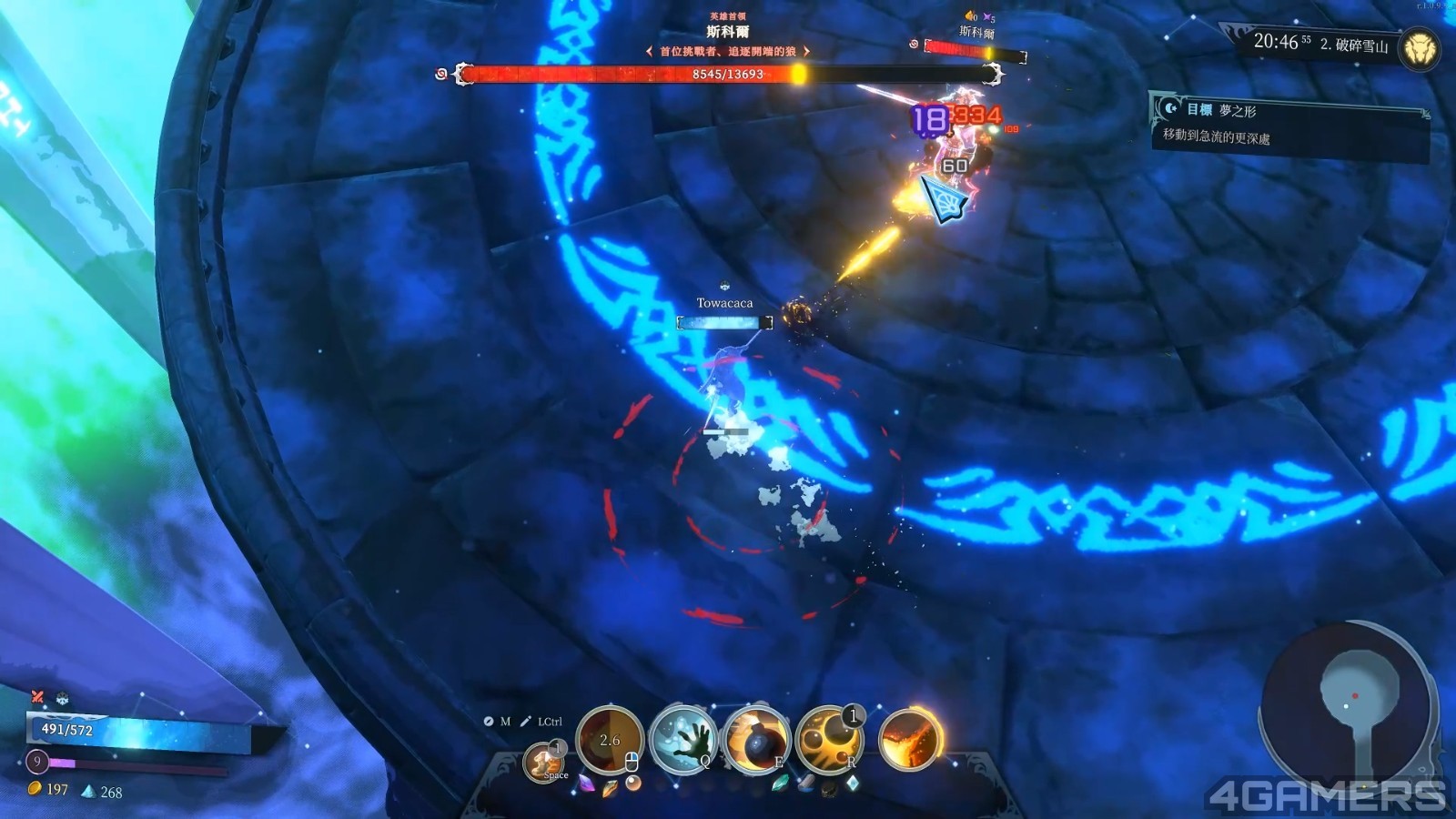Select the purple crystal gem under the hotbar

coord(587,784)
